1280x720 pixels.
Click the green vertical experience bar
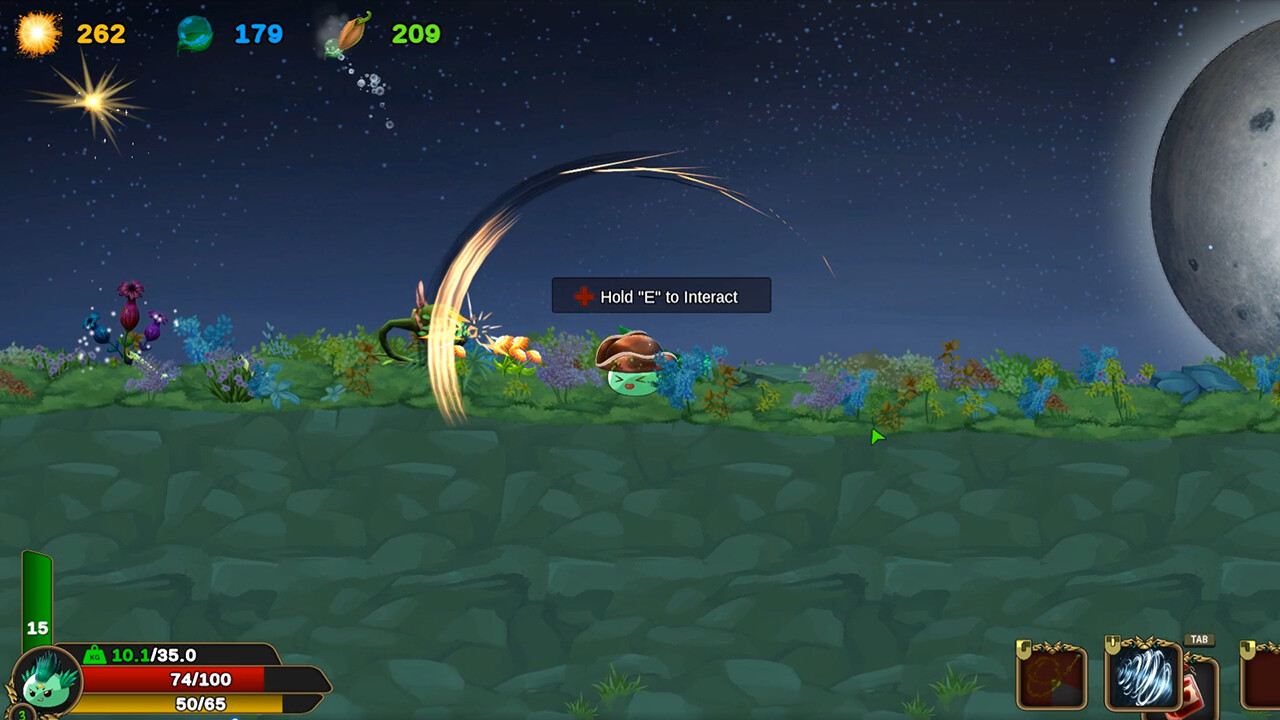pyautogui.click(x=36, y=595)
